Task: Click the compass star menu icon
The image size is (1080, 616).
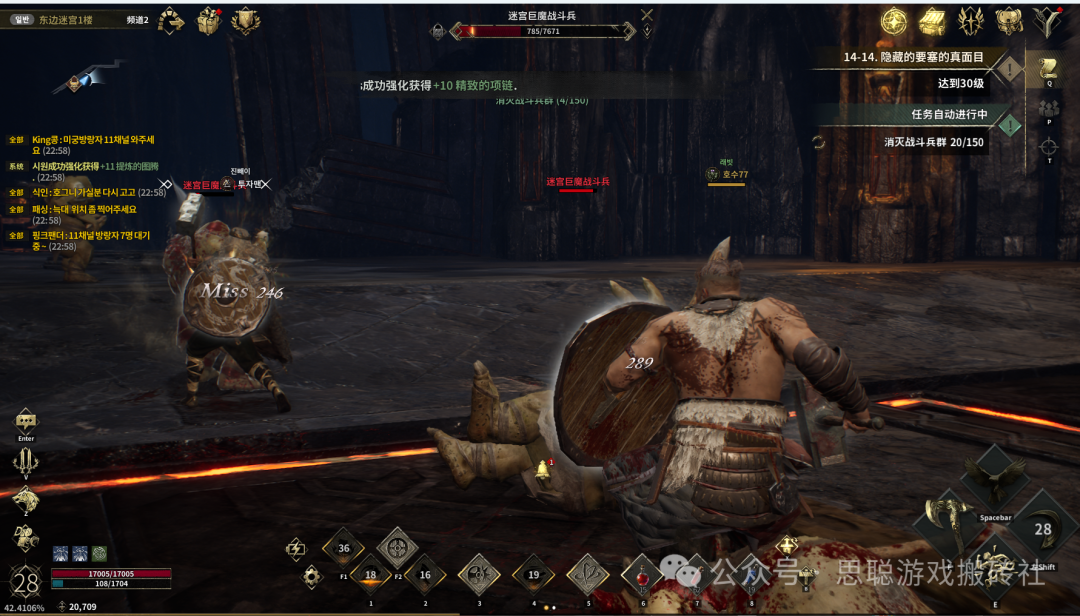Action: 894,20
